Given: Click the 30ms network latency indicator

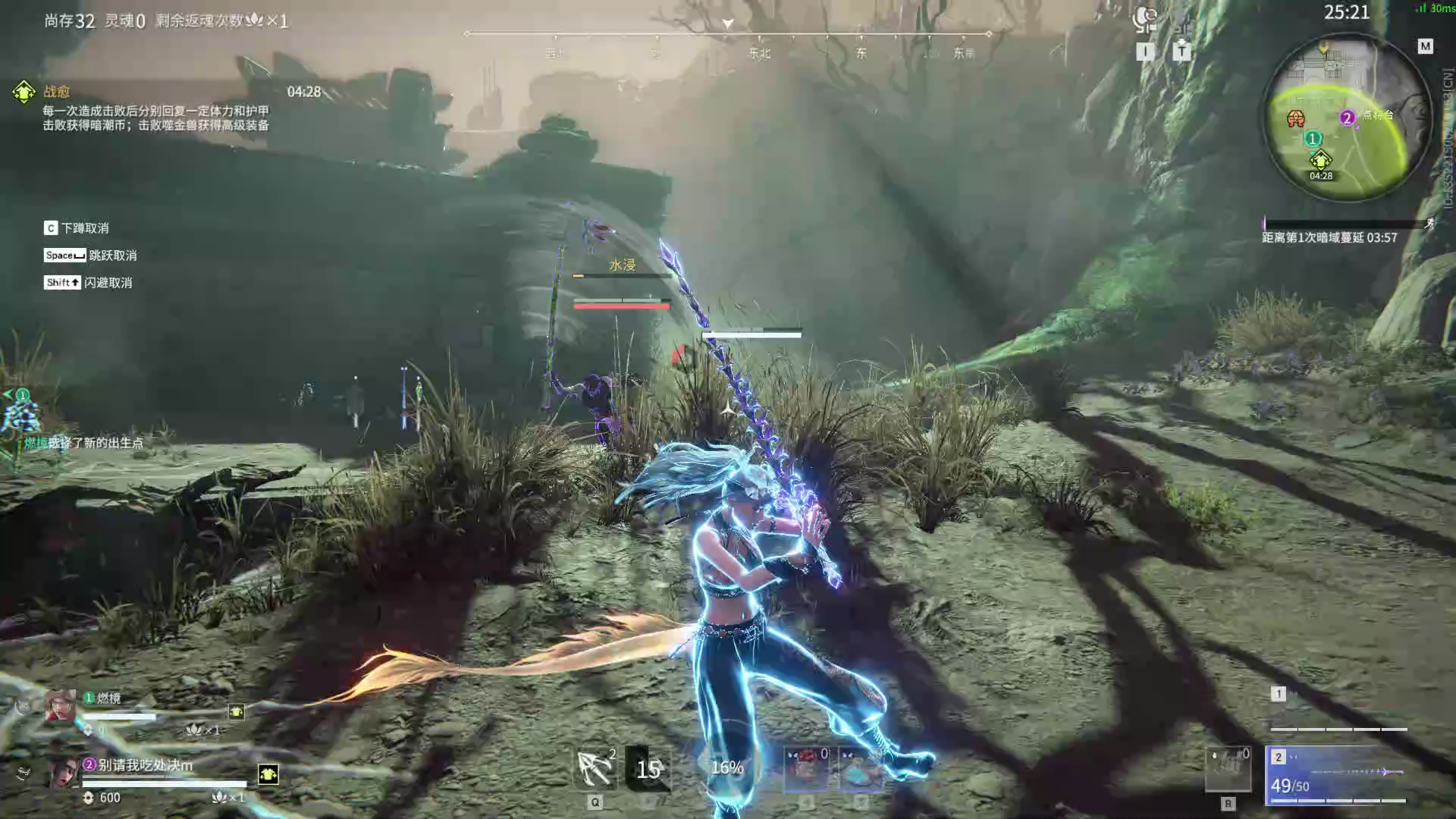Looking at the screenshot, I should [x=1436, y=8].
